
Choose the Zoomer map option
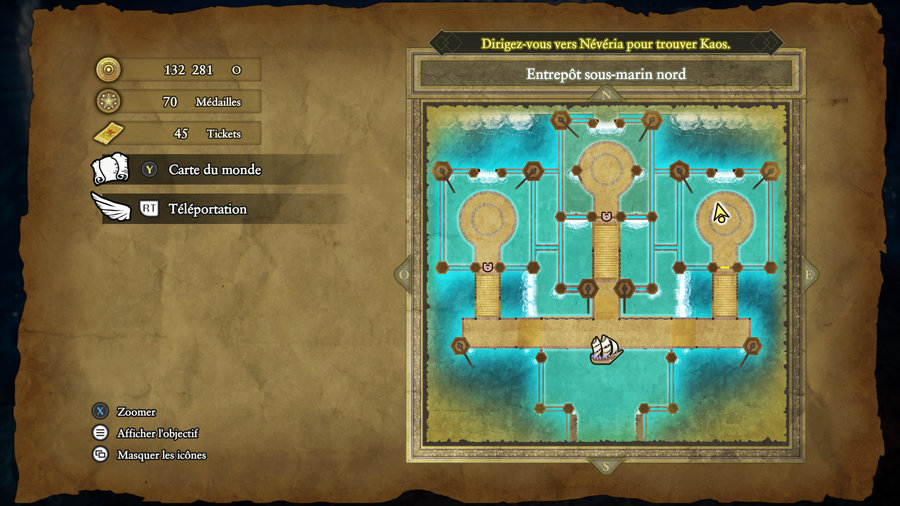(136, 411)
